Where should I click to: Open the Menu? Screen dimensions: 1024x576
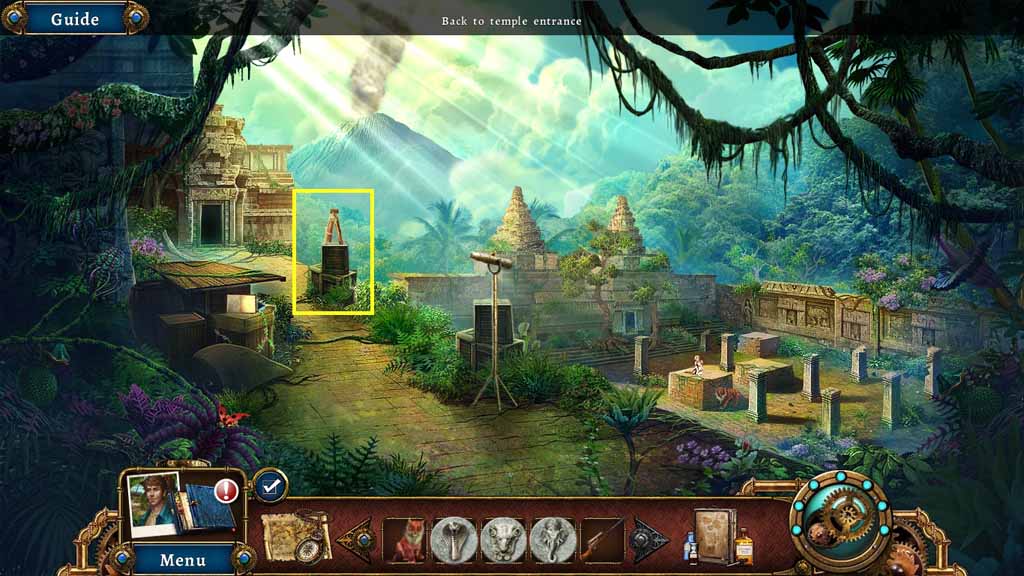(x=182, y=560)
